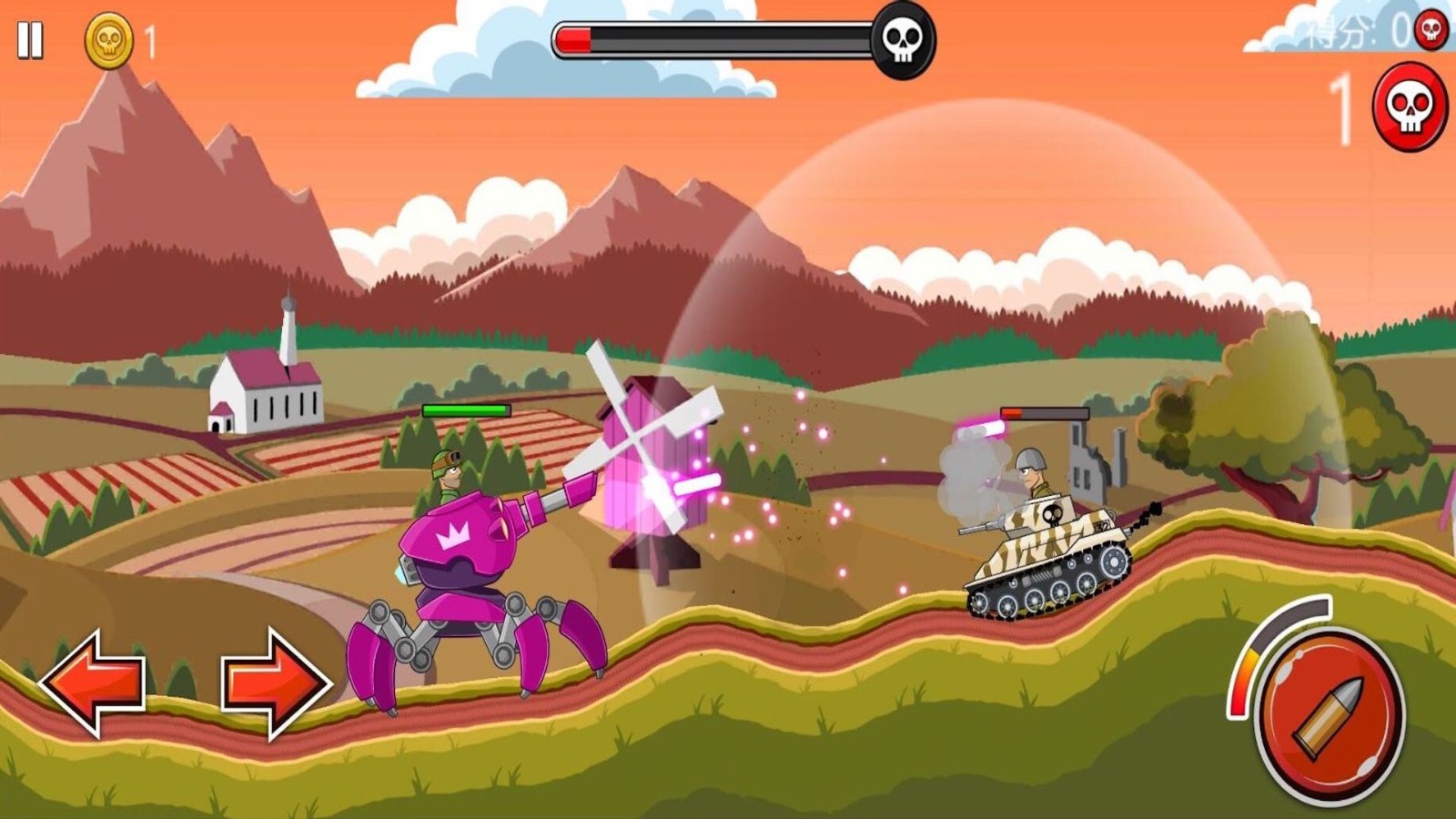Pause the game
1456x819 pixels.
coord(30,41)
